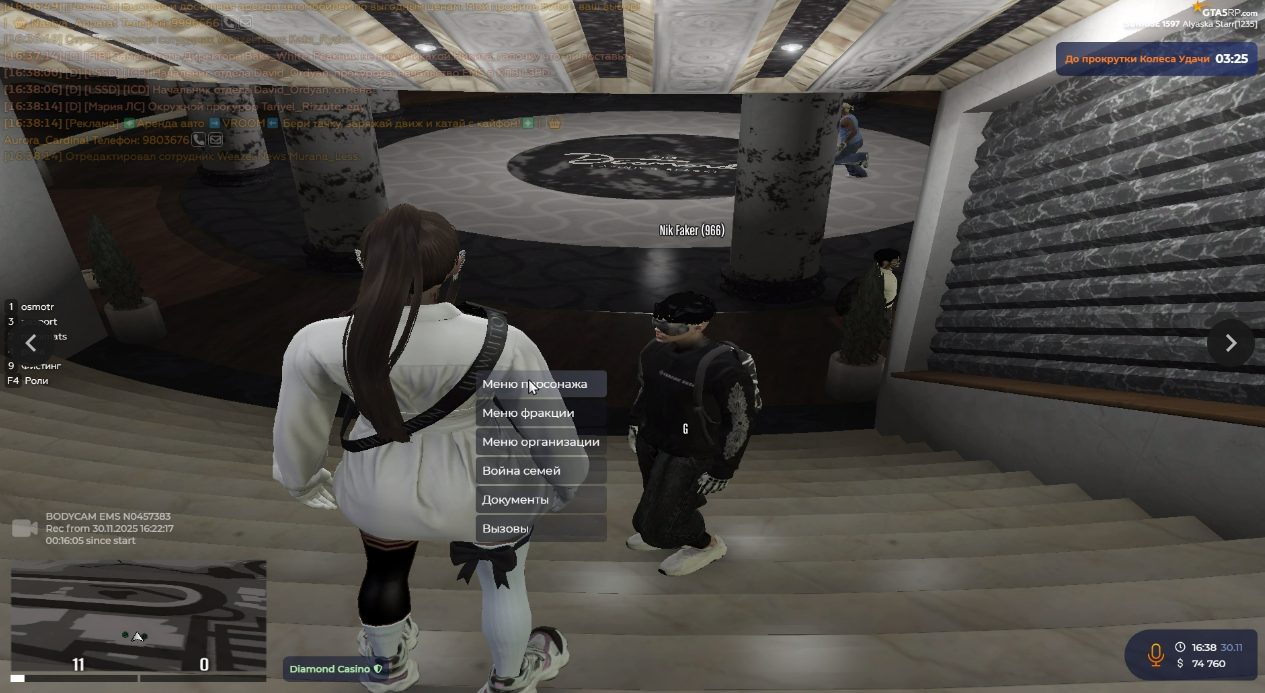Screen dimensions: 1265x693
Task: Click the minimap
Action: [138, 610]
